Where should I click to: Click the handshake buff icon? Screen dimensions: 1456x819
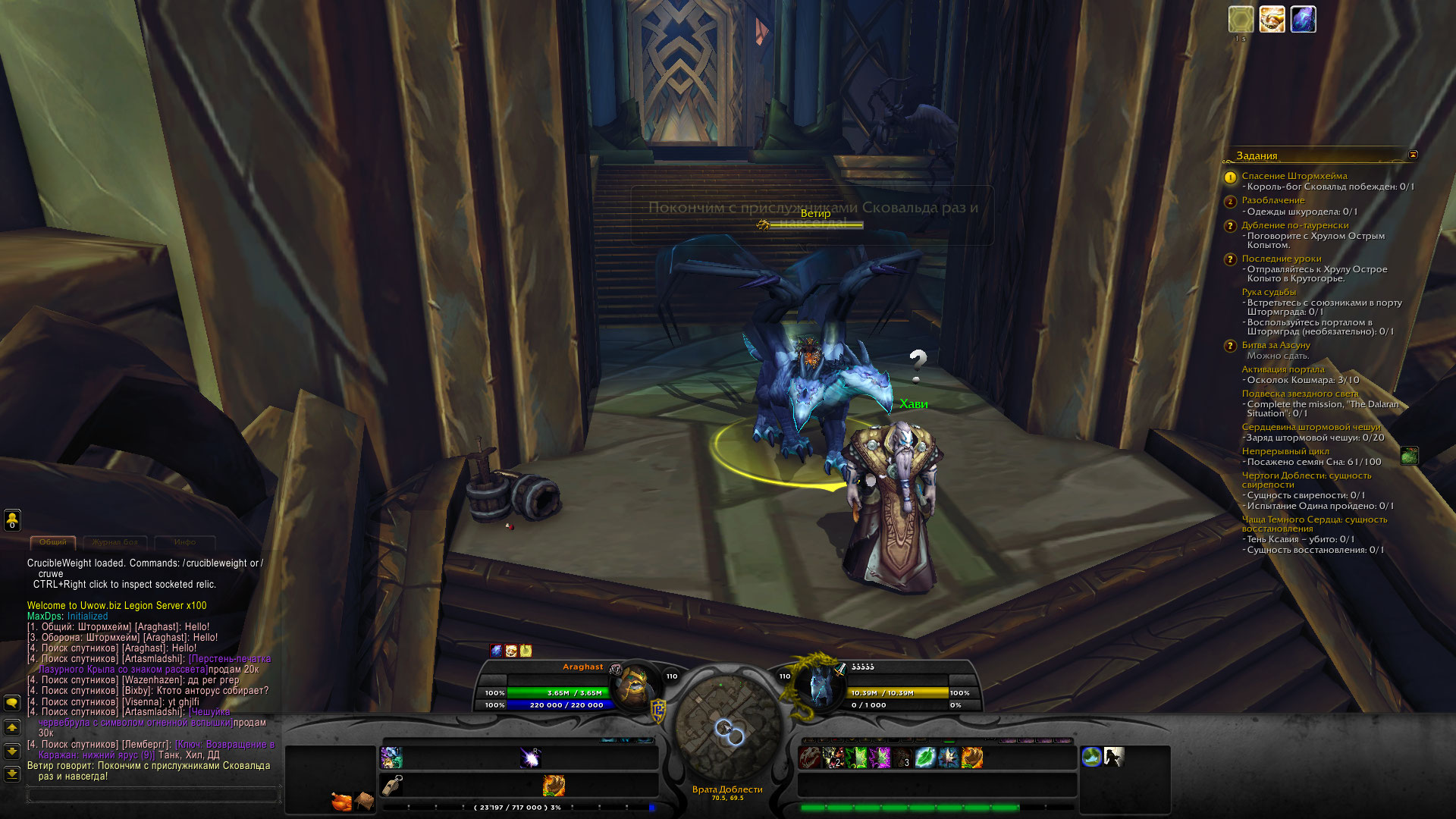pos(1272,20)
